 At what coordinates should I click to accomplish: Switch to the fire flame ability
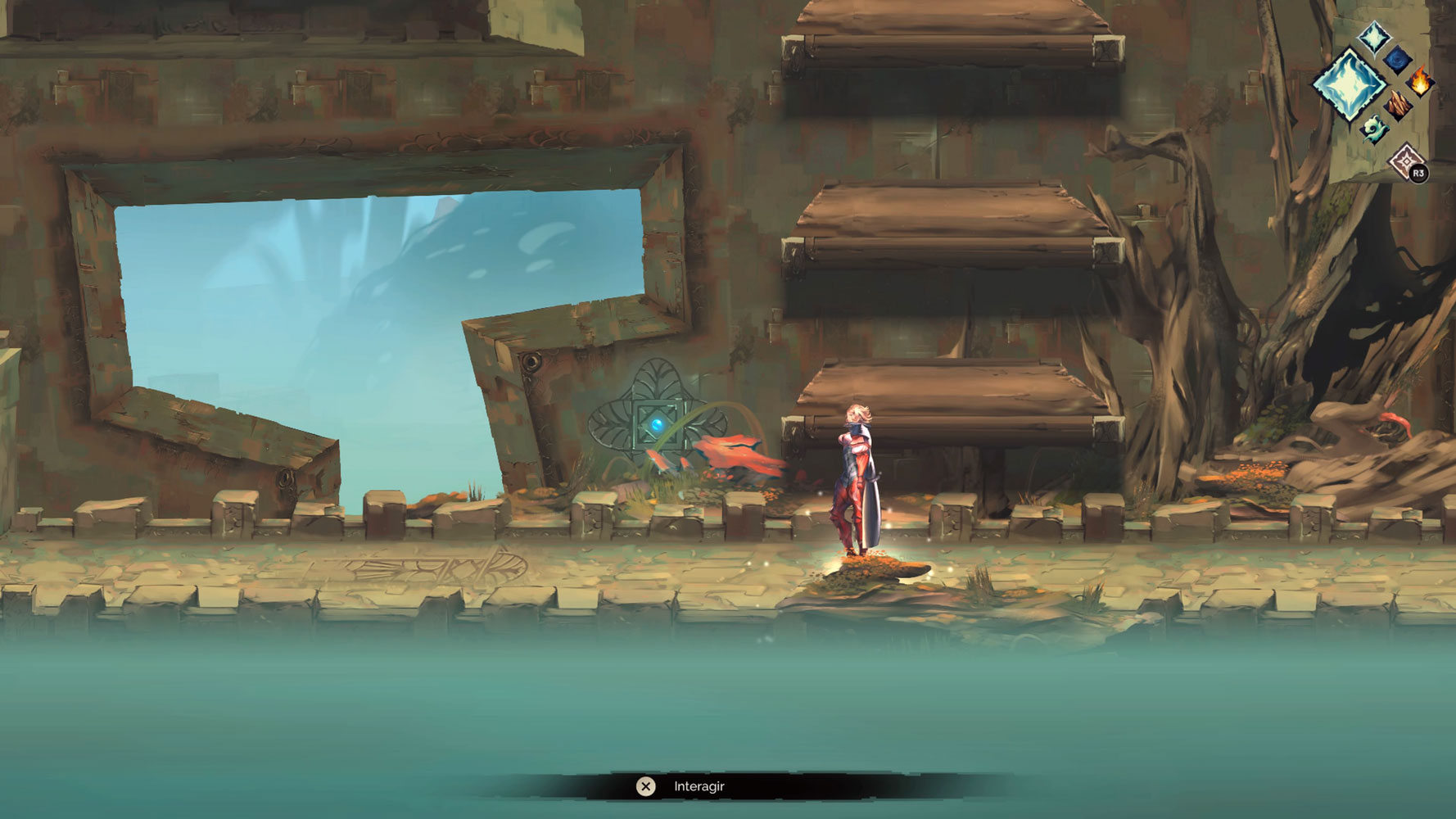[x=1421, y=82]
